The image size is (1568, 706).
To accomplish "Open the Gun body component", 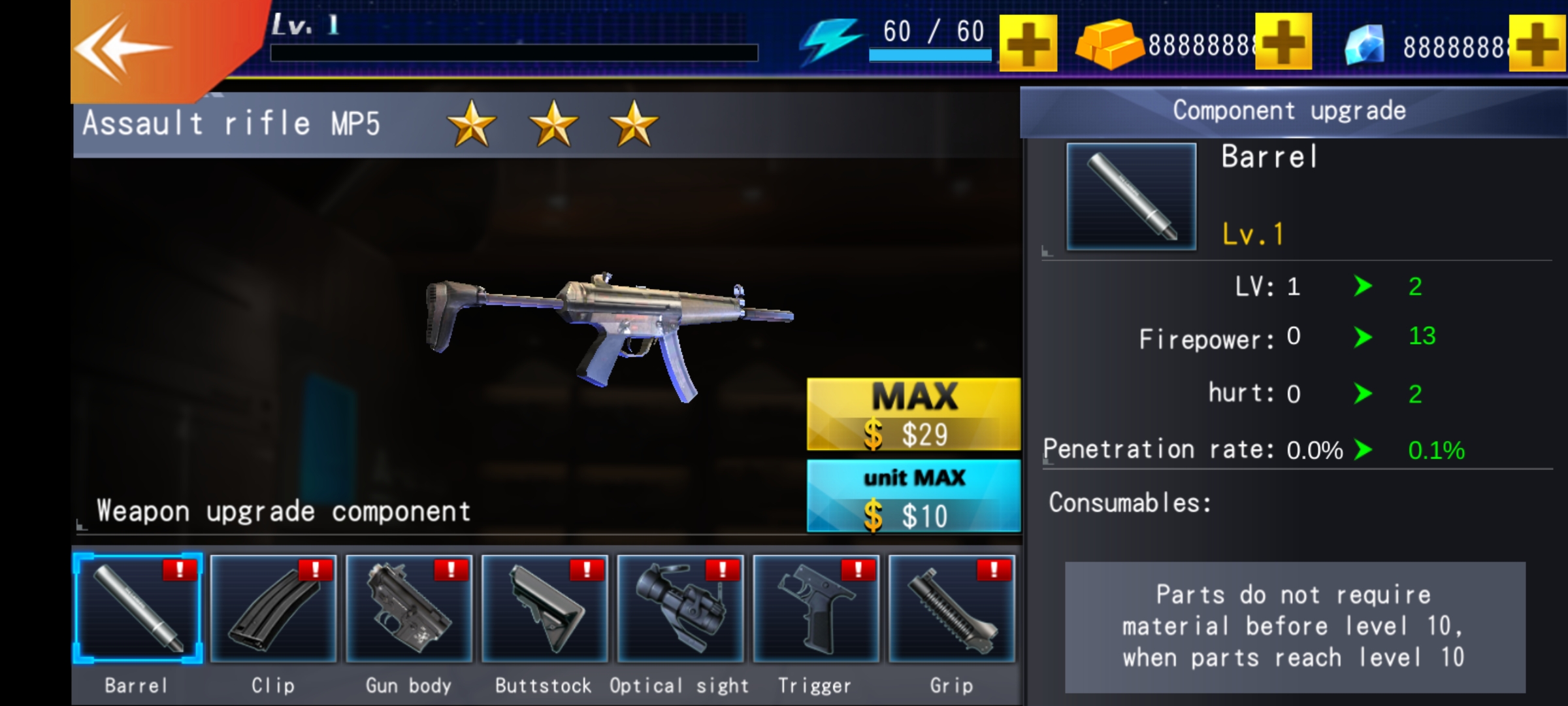I will point(409,609).
